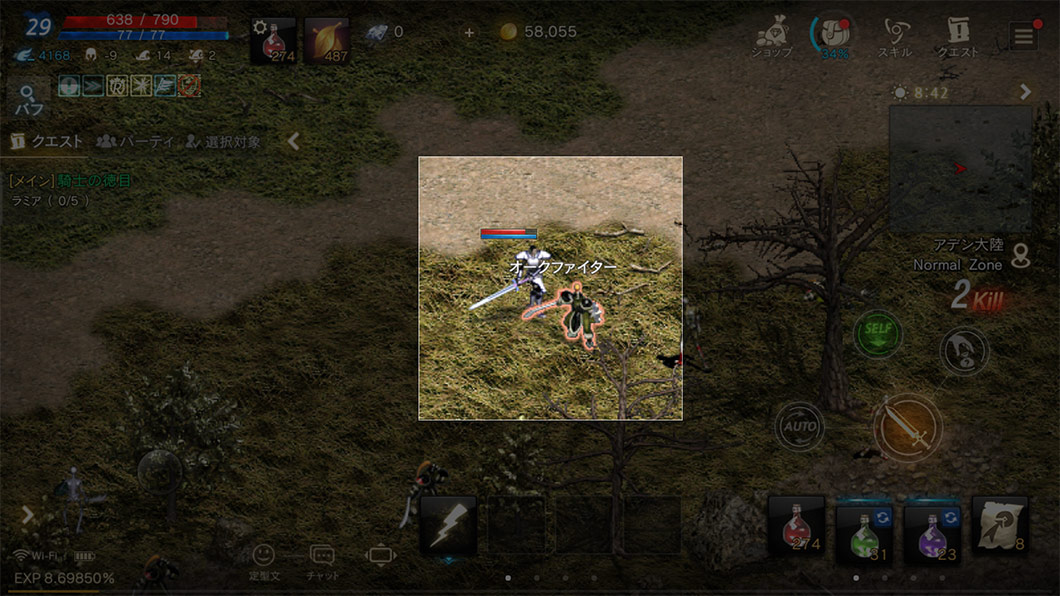
Task: Open the チャット chat button
Action: 322,561
